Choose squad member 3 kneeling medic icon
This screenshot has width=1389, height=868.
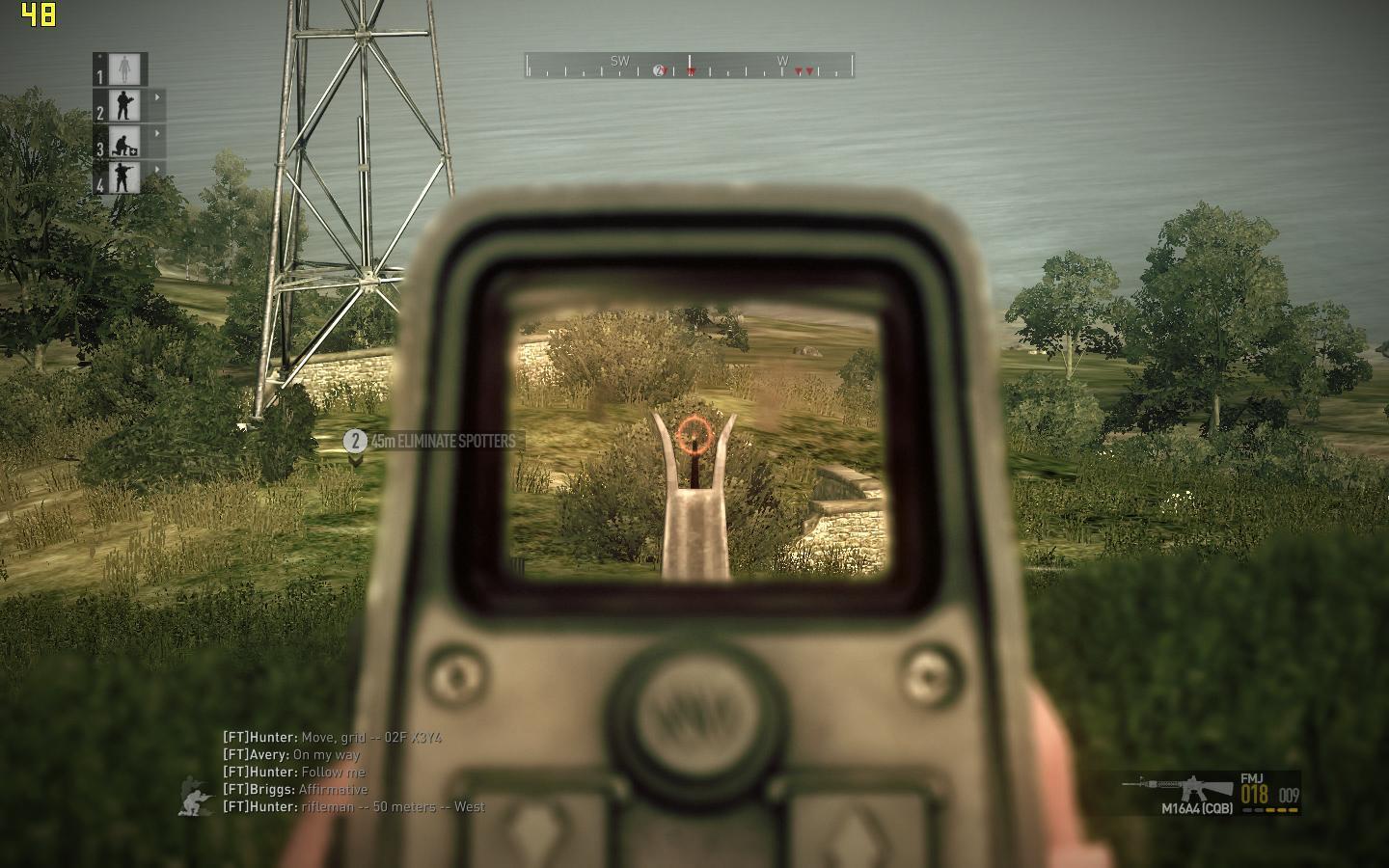tap(124, 142)
